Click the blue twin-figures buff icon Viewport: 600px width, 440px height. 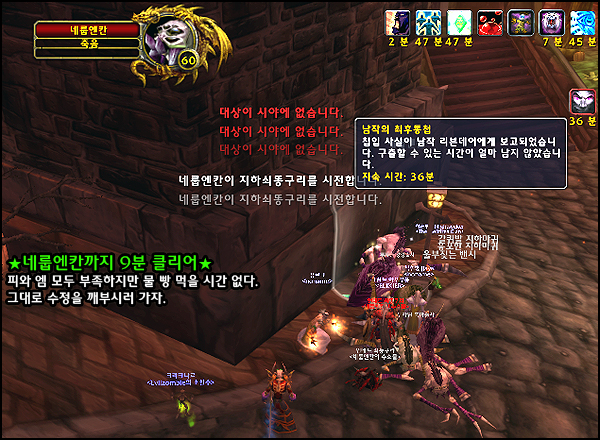(x=428, y=20)
